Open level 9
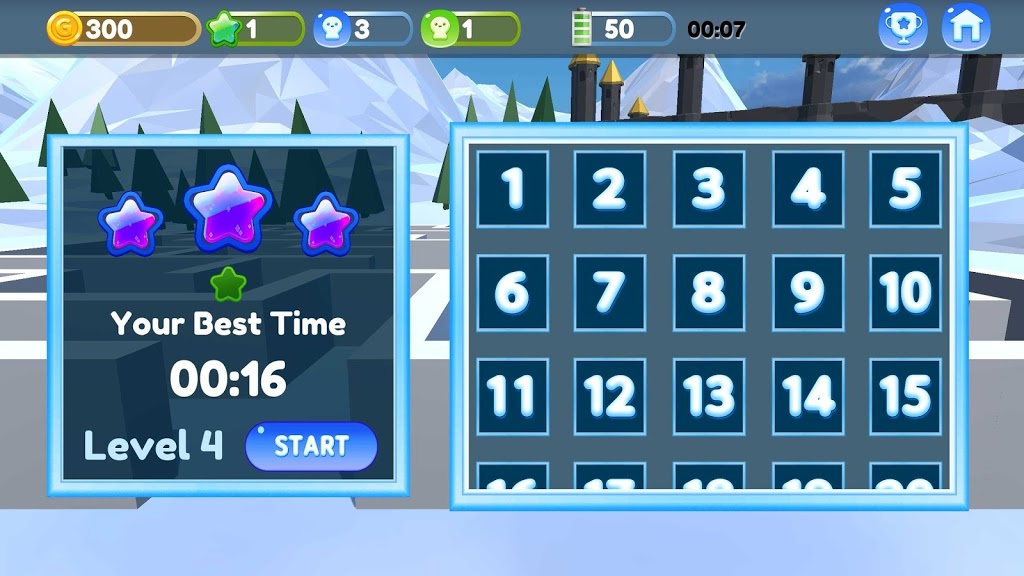The height and width of the screenshot is (576, 1024). click(807, 292)
